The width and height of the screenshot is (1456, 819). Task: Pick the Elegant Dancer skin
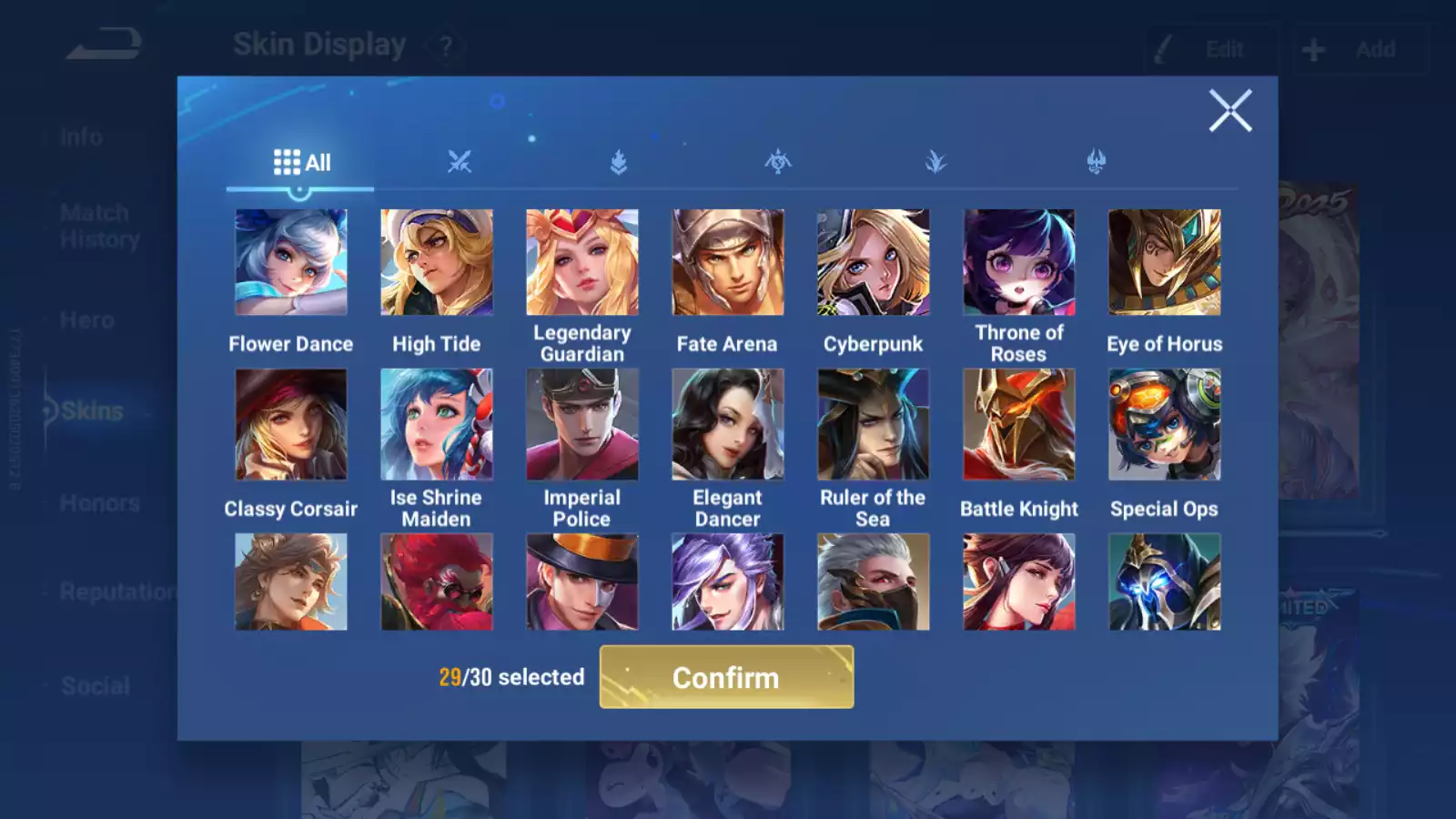[x=728, y=424]
